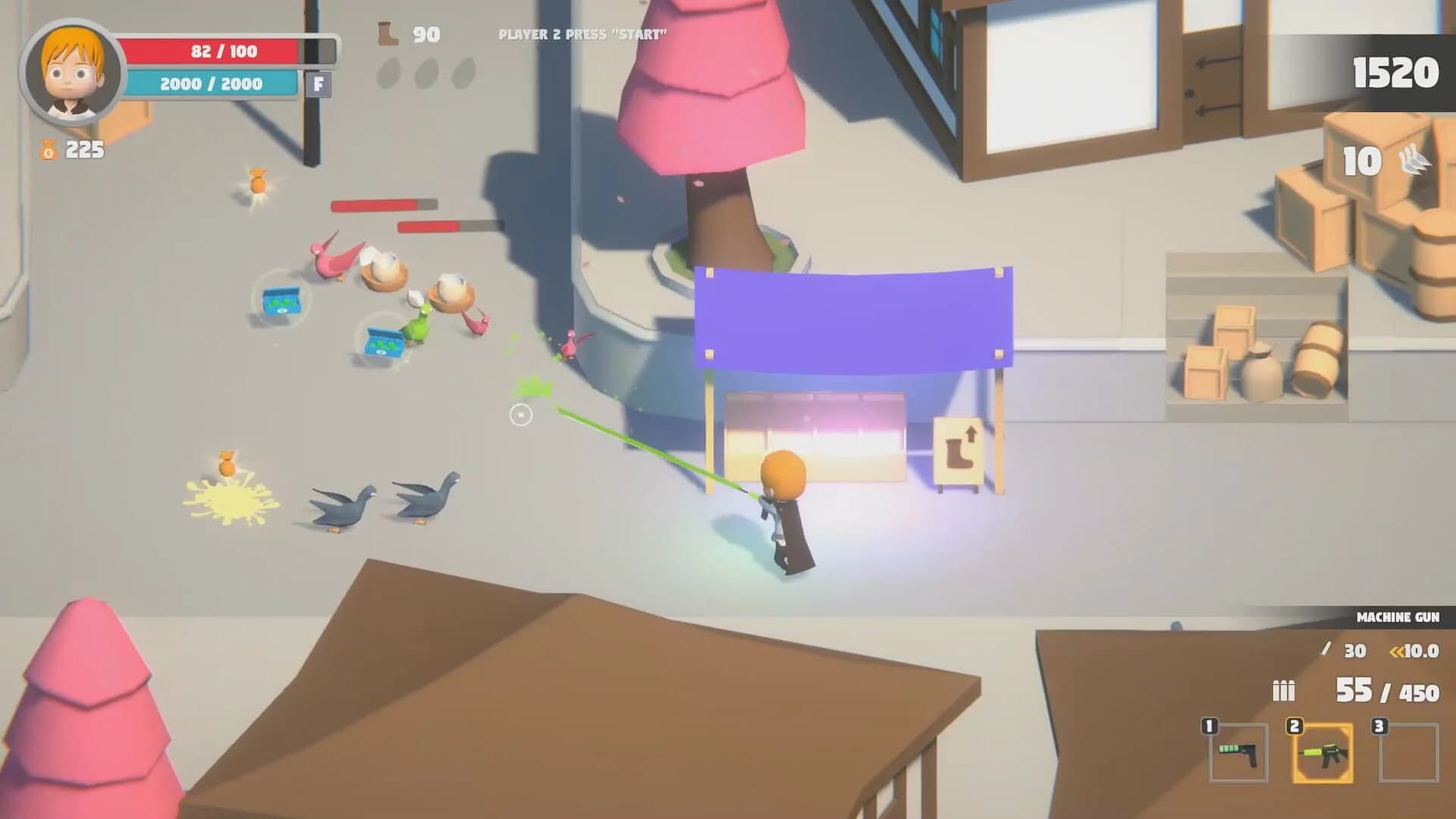Click the bullet magazine icon near 55/450
This screenshot has height=819, width=1456.
click(1282, 692)
